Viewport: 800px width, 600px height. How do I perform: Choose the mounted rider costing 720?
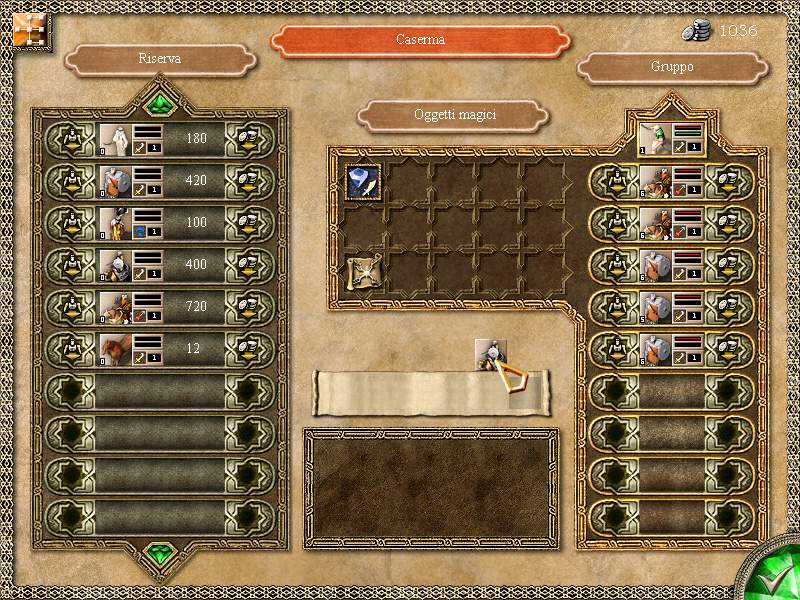[x=113, y=308]
